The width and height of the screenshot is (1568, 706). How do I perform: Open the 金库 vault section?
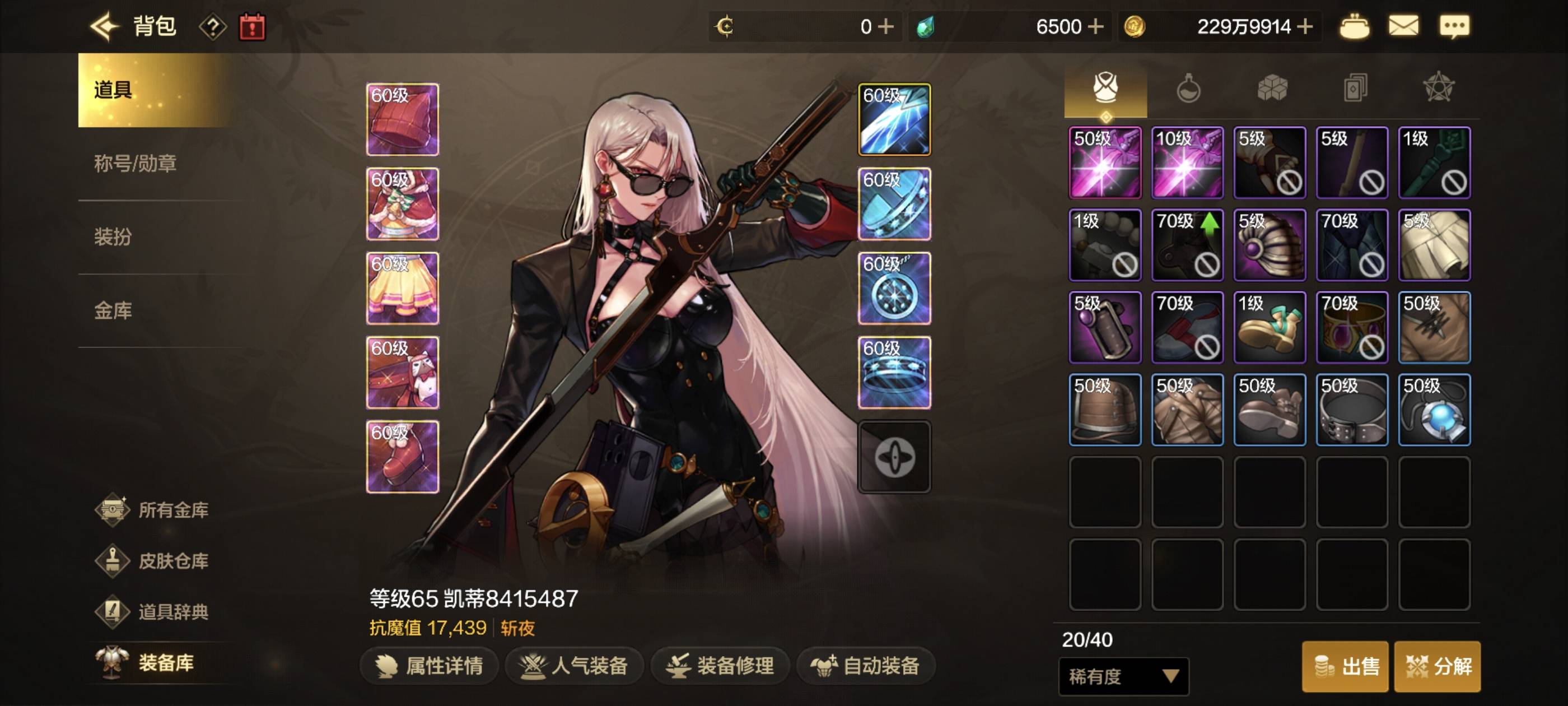(x=113, y=310)
